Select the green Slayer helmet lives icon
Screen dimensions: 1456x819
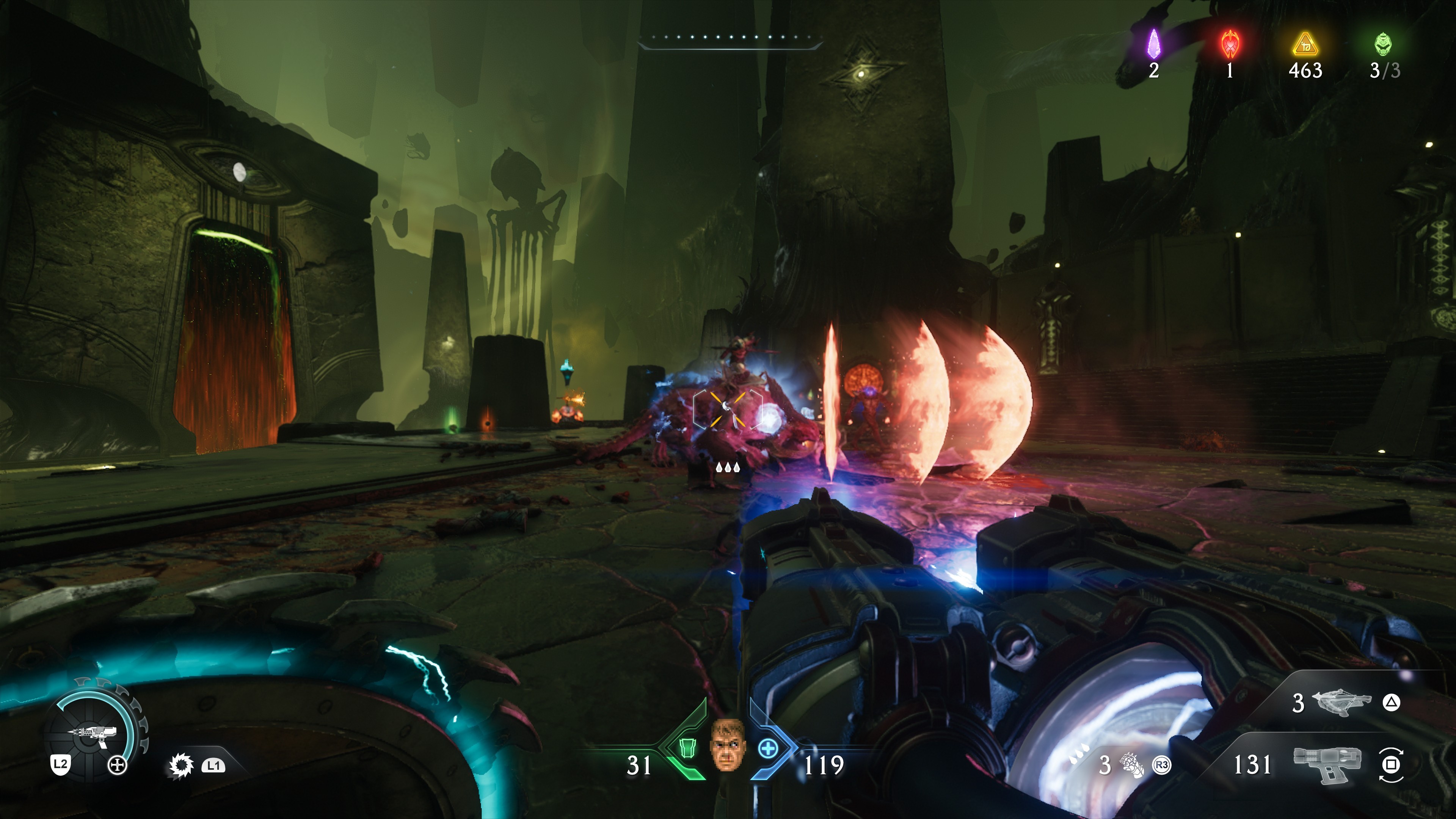(1383, 44)
